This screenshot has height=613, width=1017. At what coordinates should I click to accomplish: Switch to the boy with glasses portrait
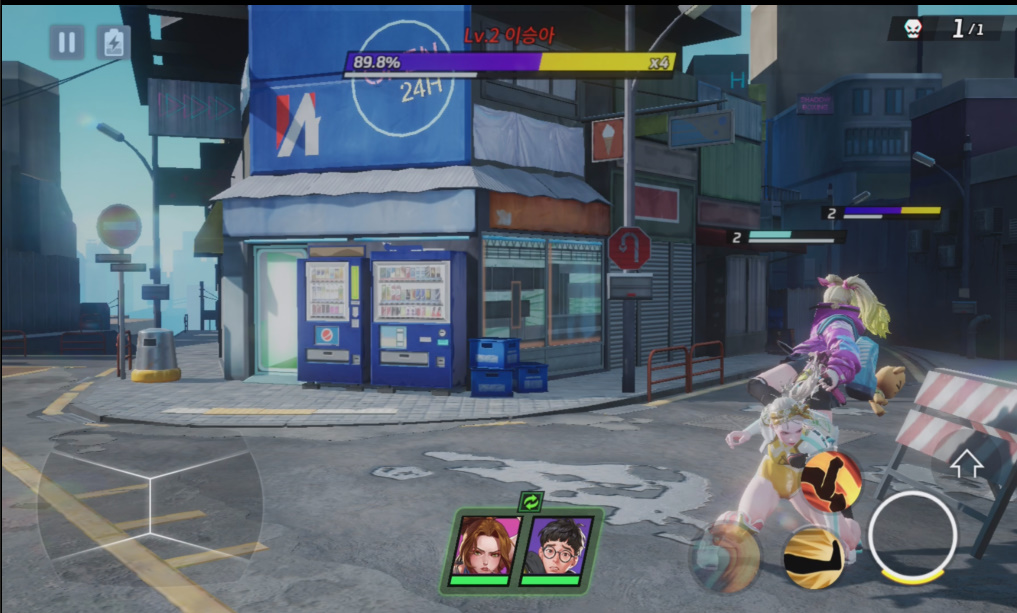coord(555,548)
